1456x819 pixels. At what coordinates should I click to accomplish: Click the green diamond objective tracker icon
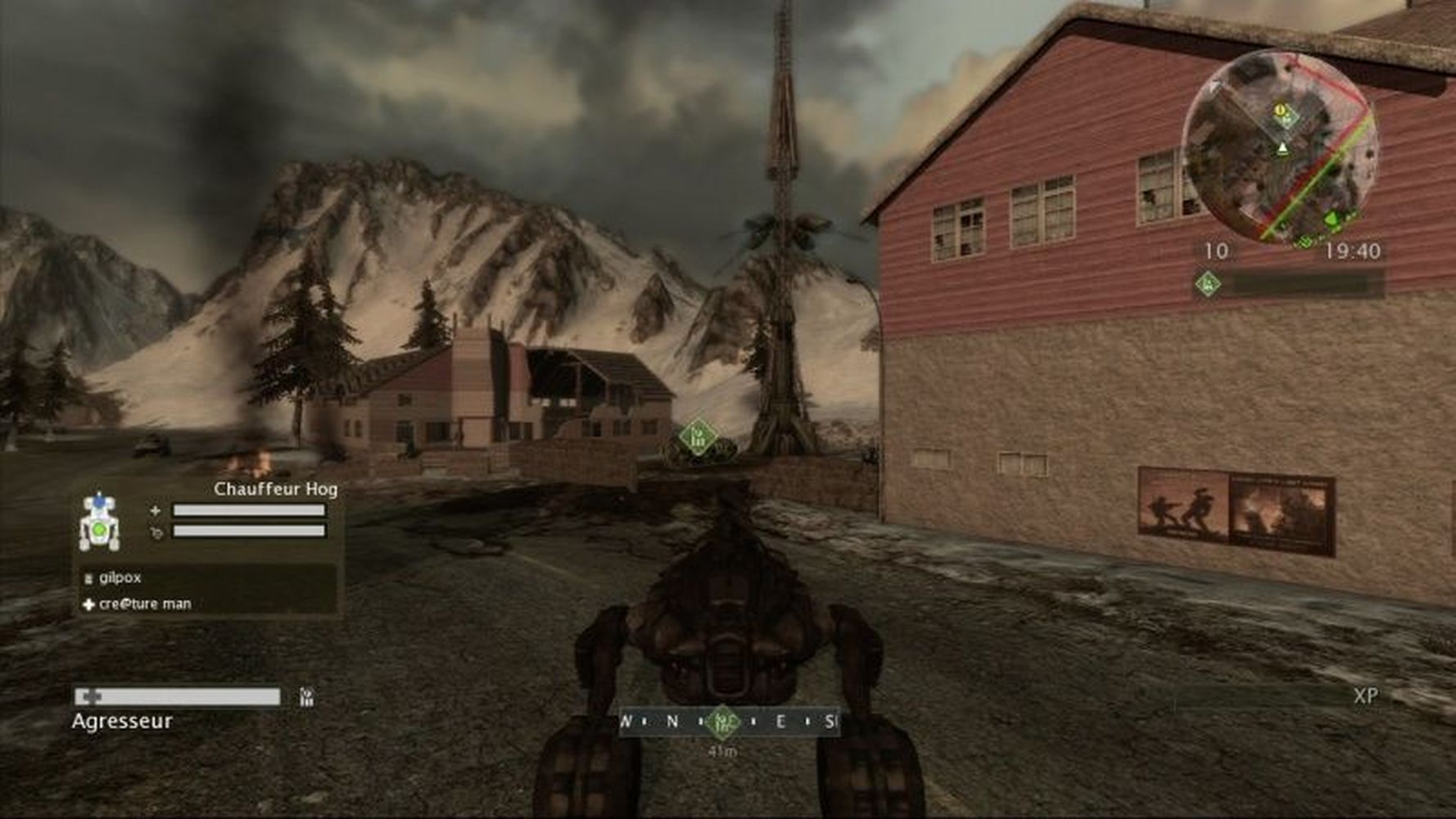coord(1207,284)
